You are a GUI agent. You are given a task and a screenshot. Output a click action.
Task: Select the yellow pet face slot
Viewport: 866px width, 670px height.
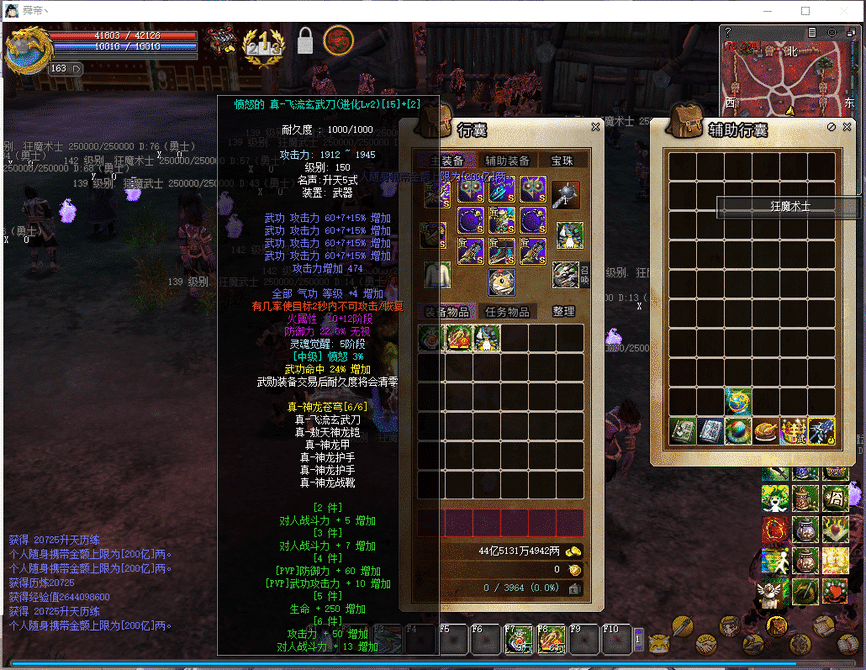point(502,281)
